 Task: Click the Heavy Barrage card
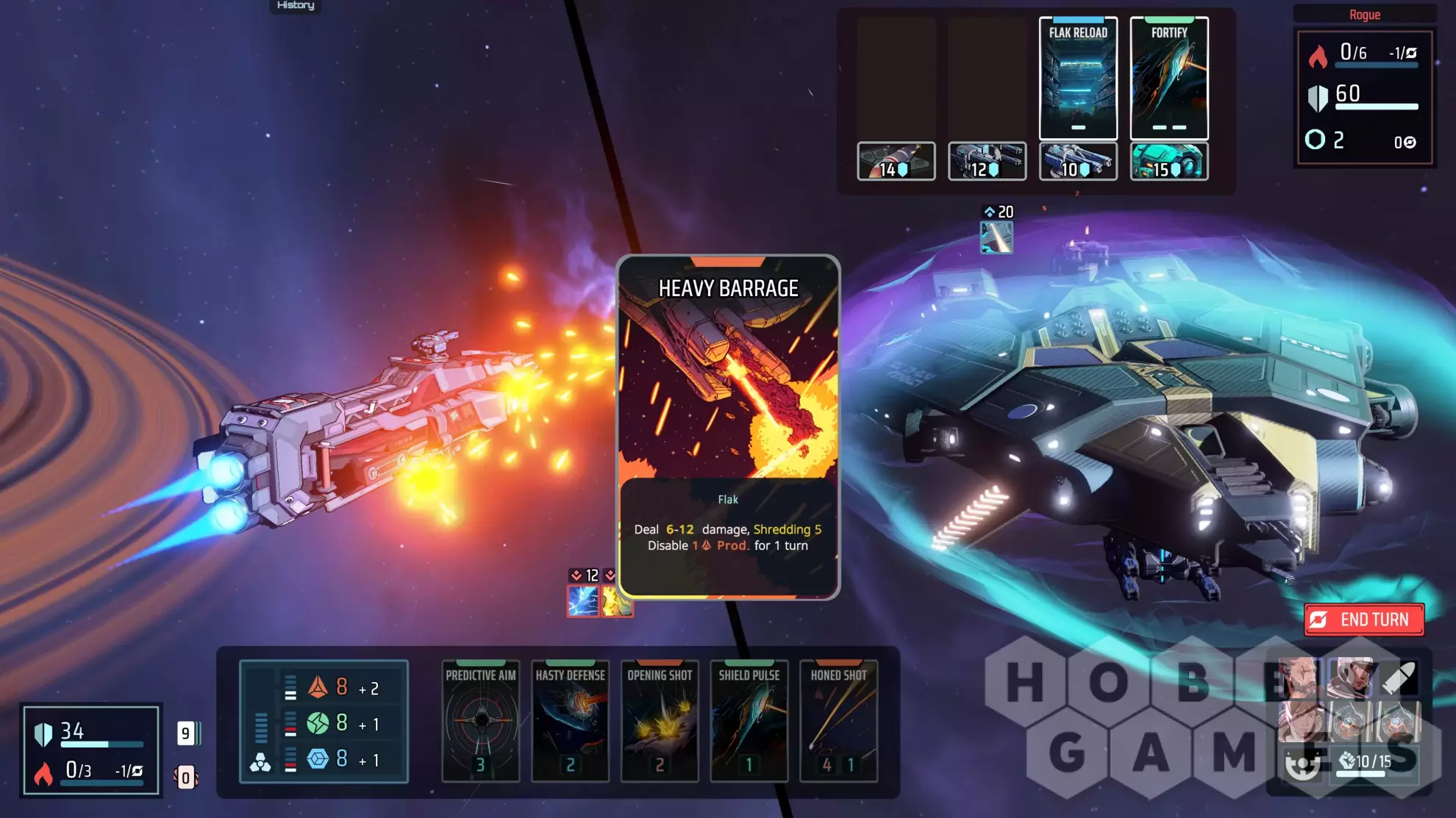pos(728,426)
